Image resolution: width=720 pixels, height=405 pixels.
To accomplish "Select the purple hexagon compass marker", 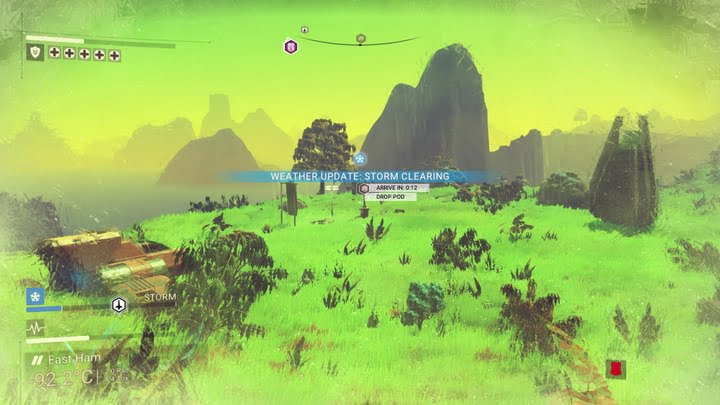I will pos(291,46).
